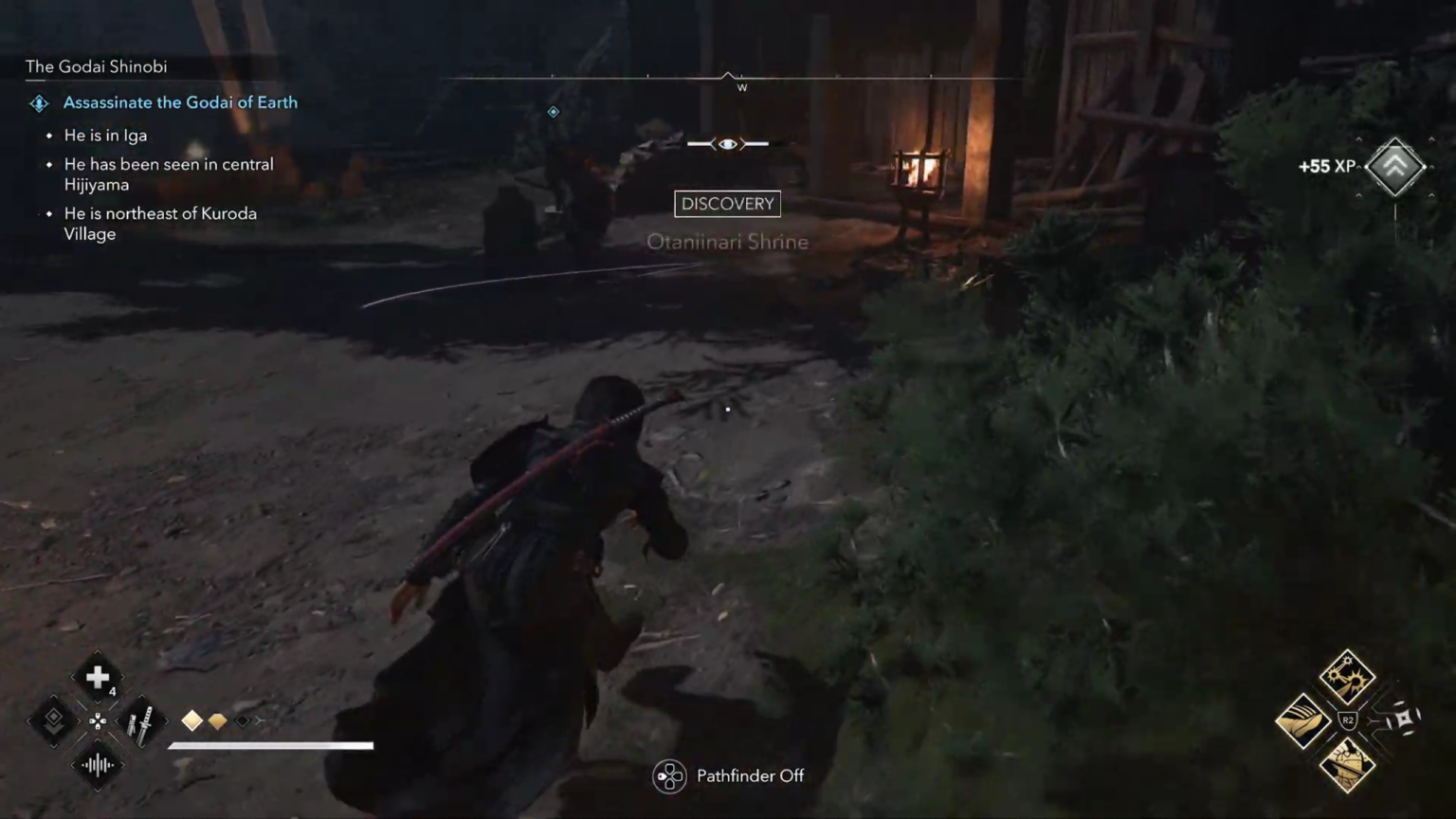The image size is (1456, 819).
Task: Click the DISCOVERY banner
Action: [x=727, y=203]
